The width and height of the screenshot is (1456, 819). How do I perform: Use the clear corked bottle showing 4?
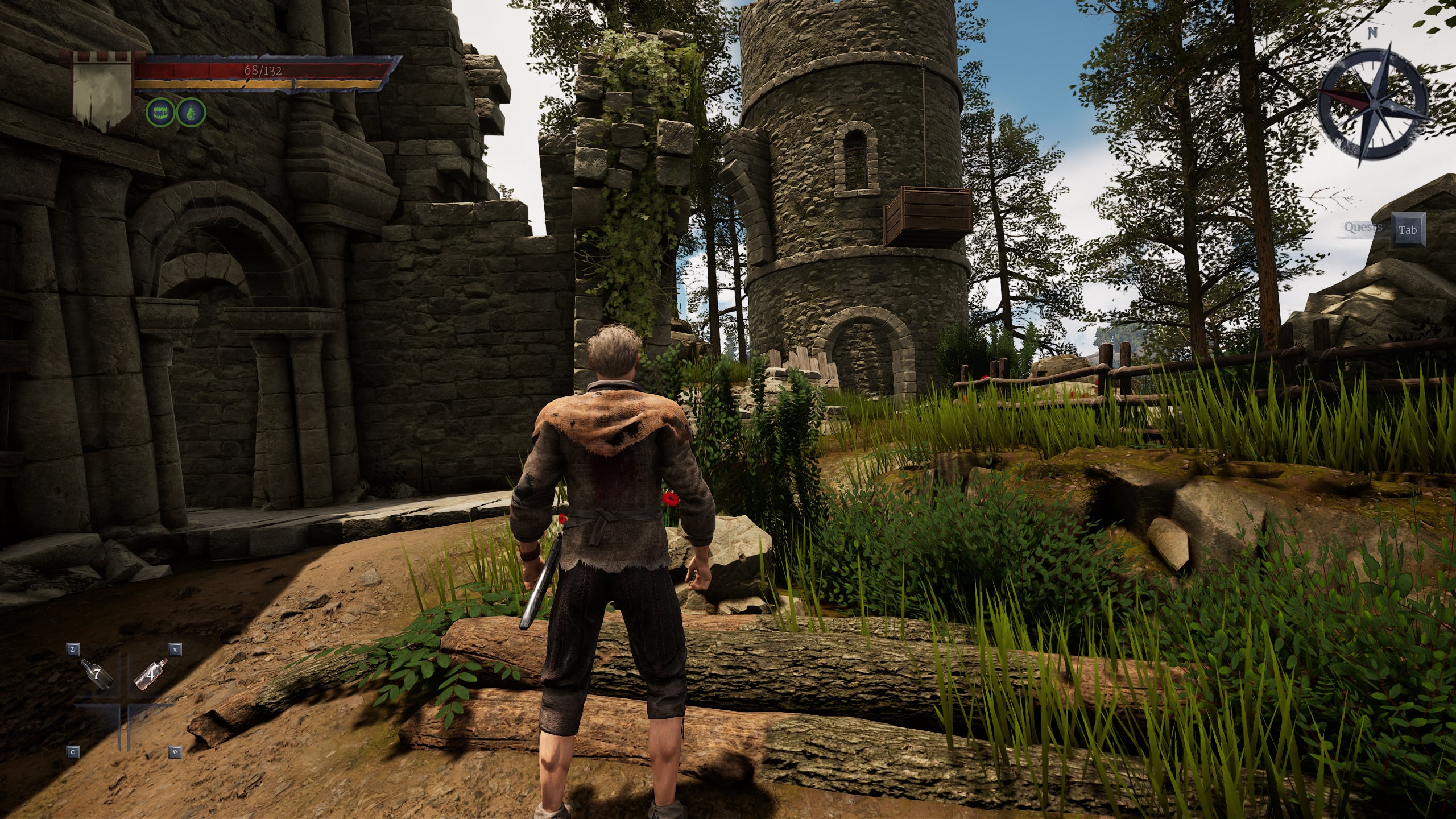pyautogui.click(x=151, y=675)
